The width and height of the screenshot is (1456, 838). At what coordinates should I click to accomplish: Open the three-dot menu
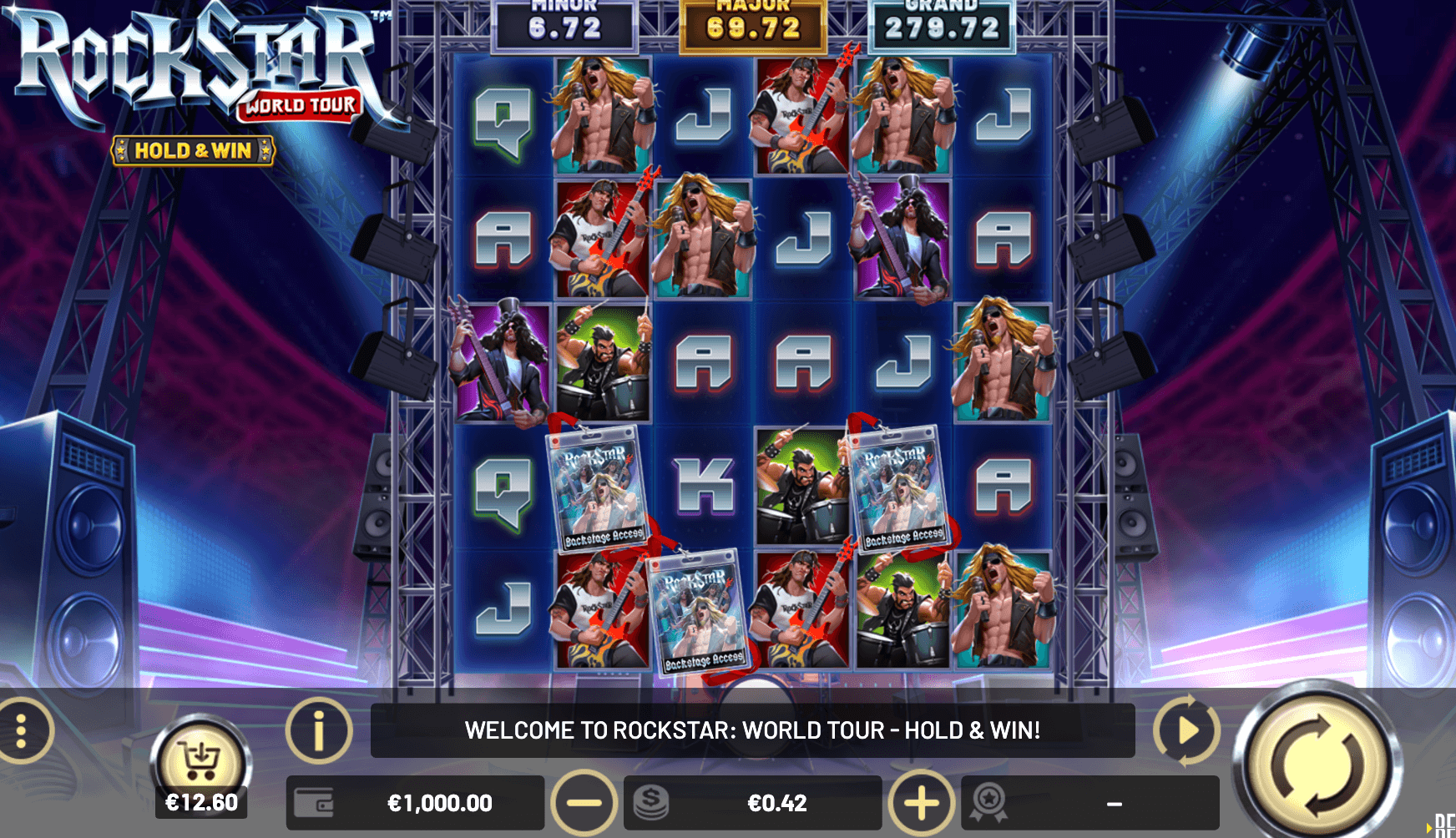23,731
